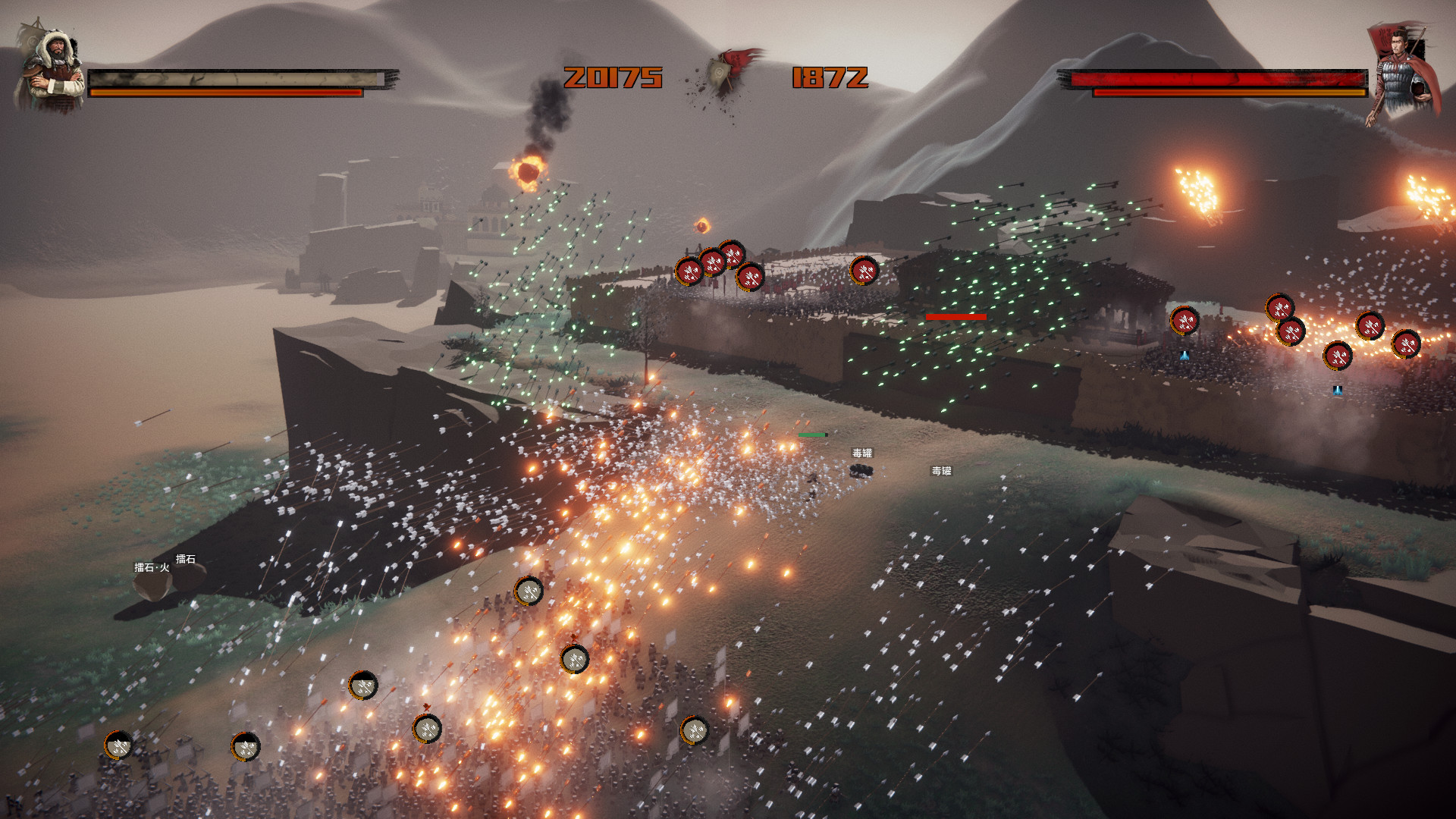This screenshot has width=1456, height=819.
Task: Click the fur-hooded commander portrait
Action: [x=52, y=70]
